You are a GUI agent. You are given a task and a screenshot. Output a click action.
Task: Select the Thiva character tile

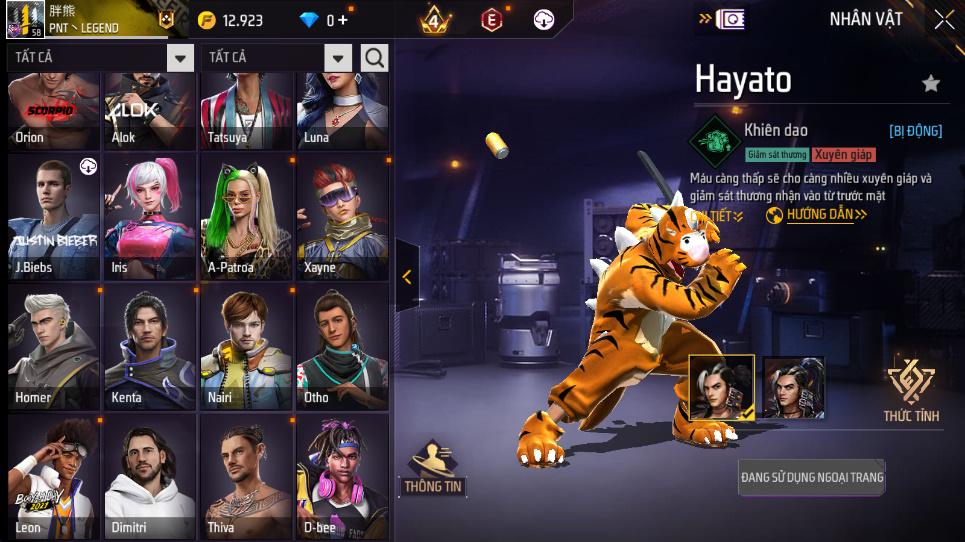[246, 476]
